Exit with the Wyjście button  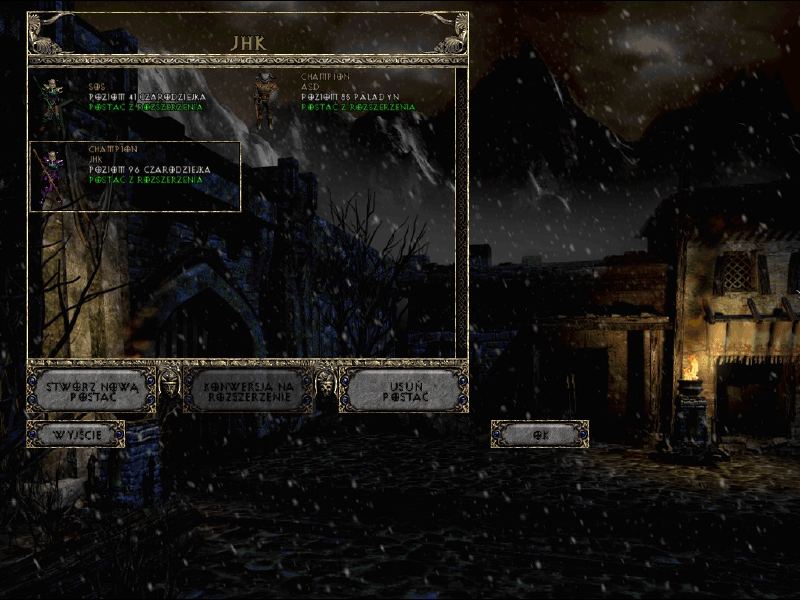click(75, 434)
